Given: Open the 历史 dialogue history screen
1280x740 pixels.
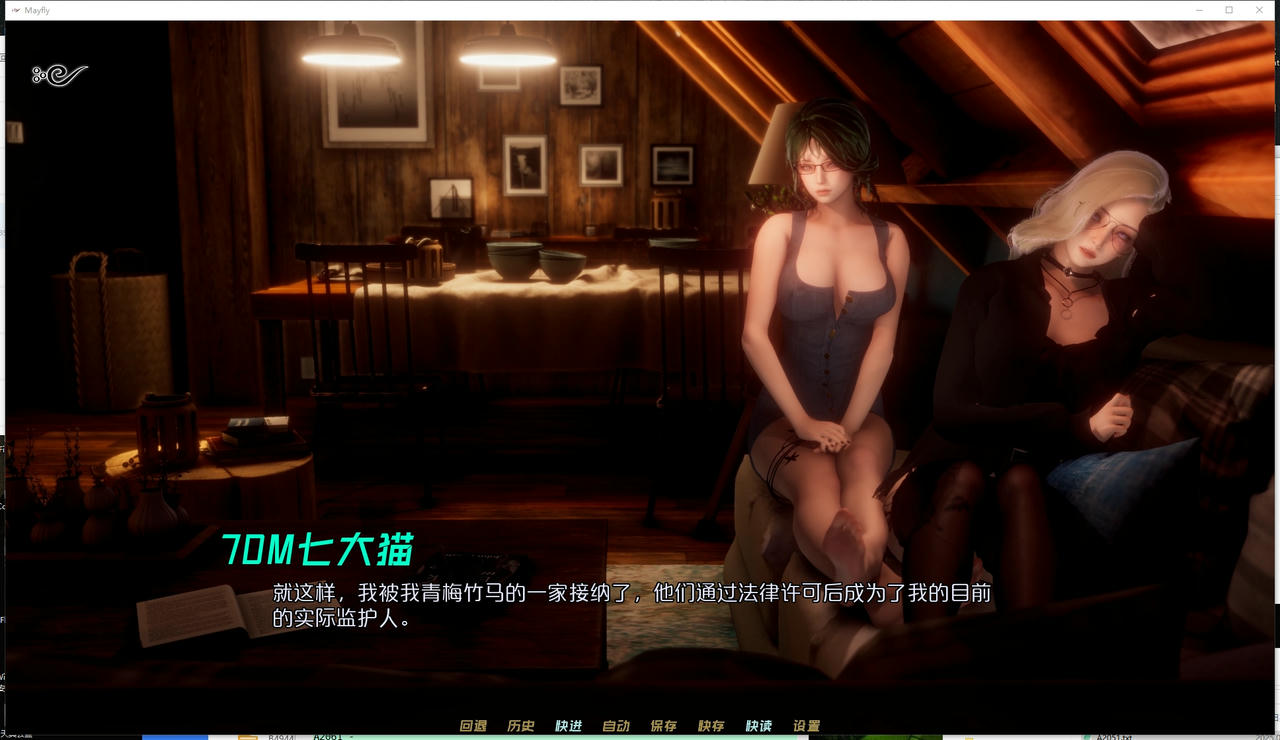Looking at the screenshot, I should coord(521,725).
